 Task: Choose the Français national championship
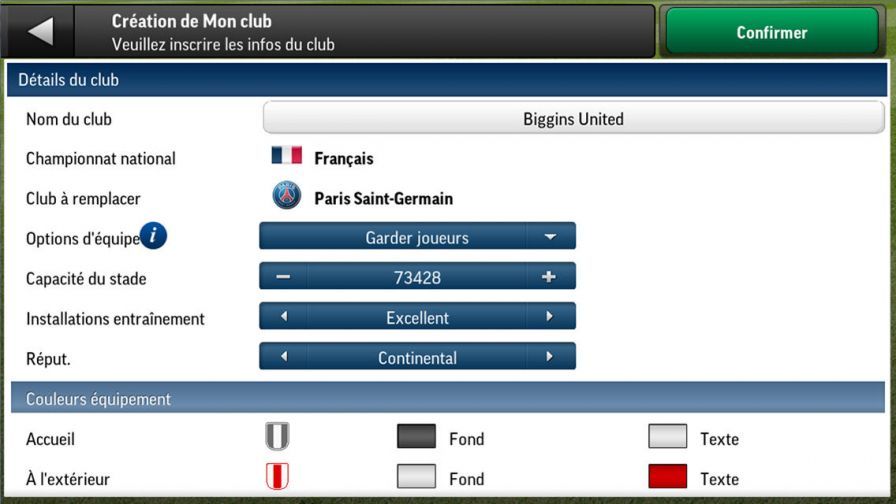pyautogui.click(x=343, y=158)
